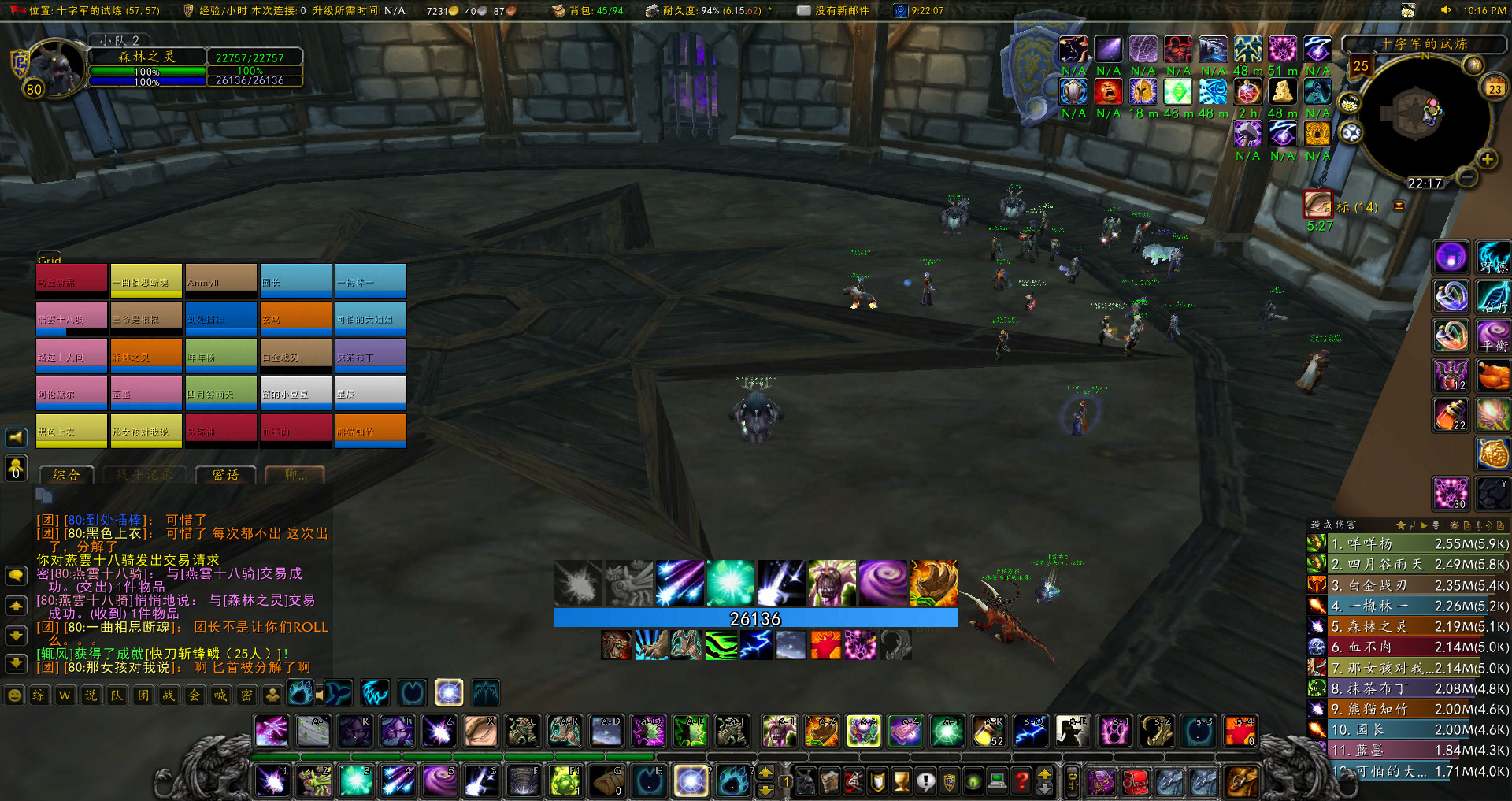Open the chat channel menu via the speech bubble
The width and height of the screenshot is (1512, 801).
tap(16, 575)
